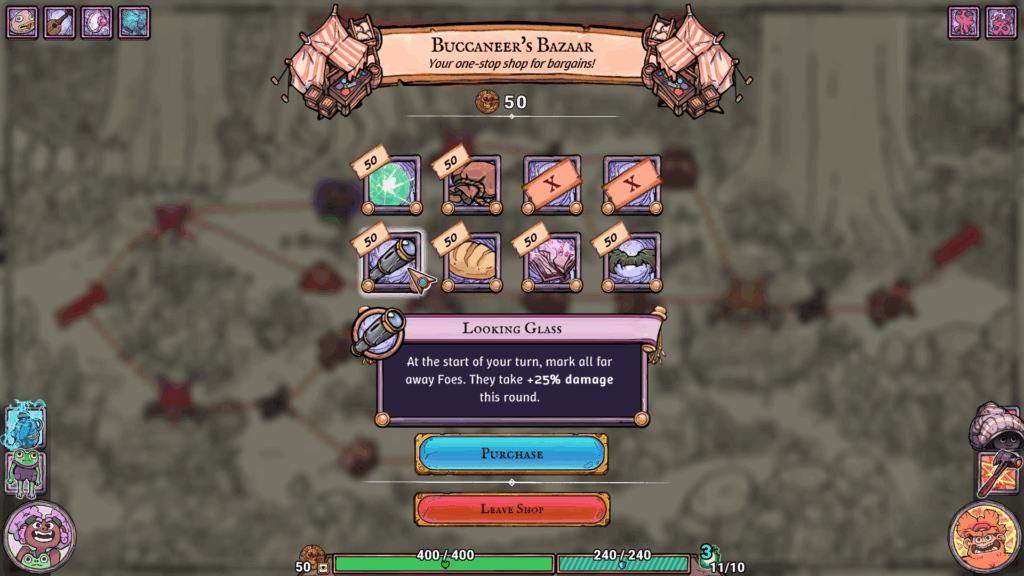Choose the green moustache shop item

point(631,263)
